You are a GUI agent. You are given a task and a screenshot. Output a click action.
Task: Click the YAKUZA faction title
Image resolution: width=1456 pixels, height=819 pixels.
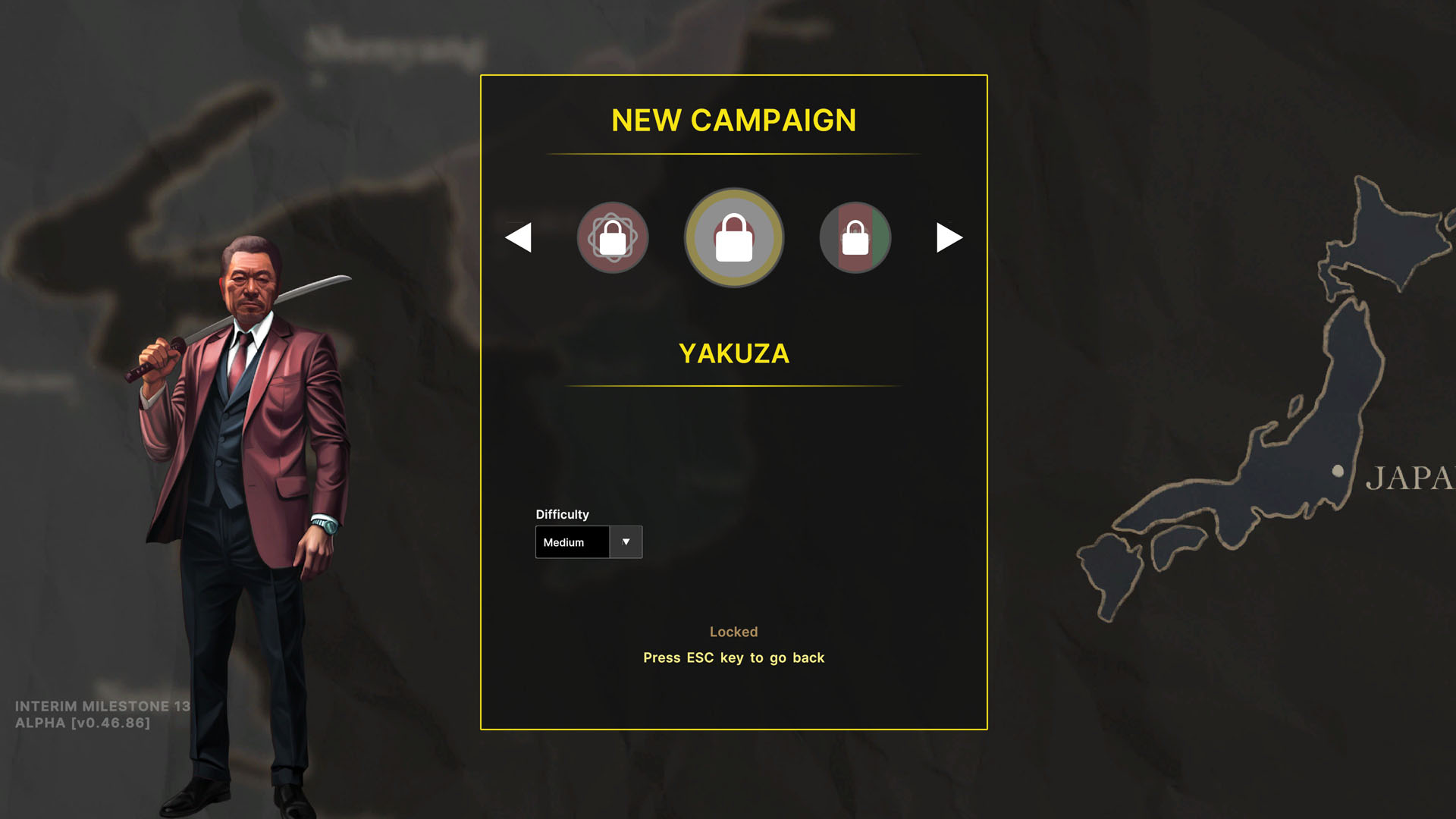tap(733, 353)
